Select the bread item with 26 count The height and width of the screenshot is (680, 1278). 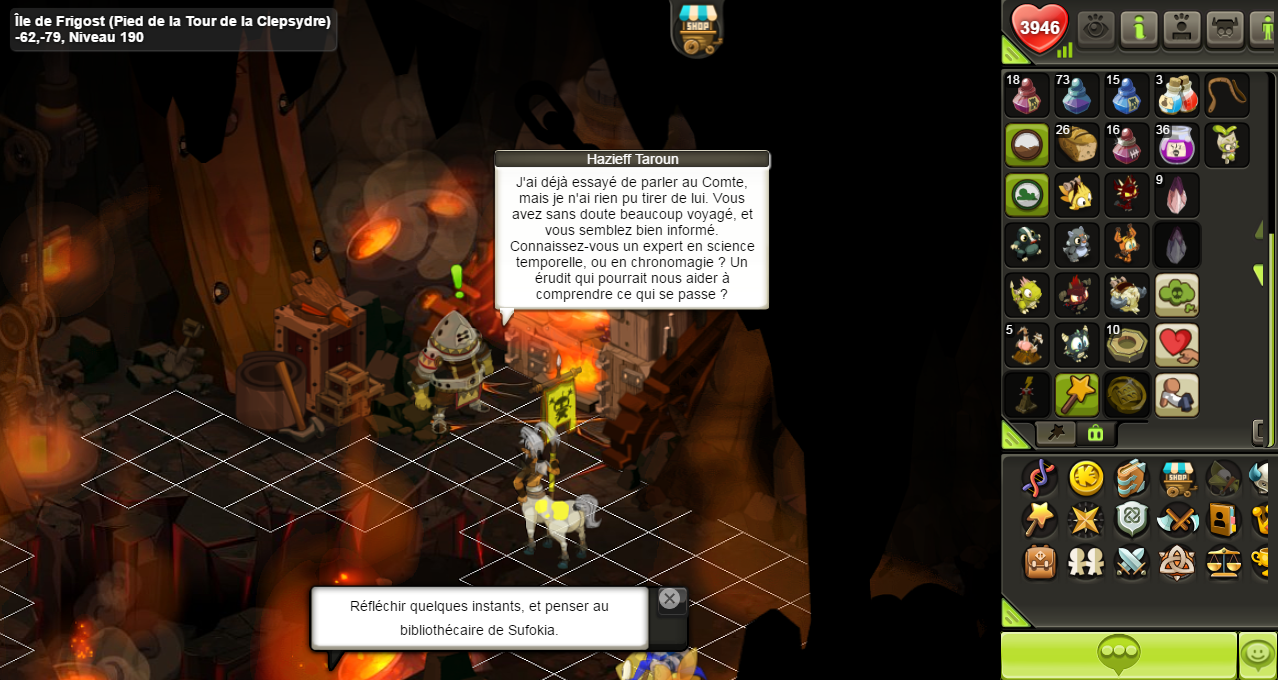(x=1077, y=145)
